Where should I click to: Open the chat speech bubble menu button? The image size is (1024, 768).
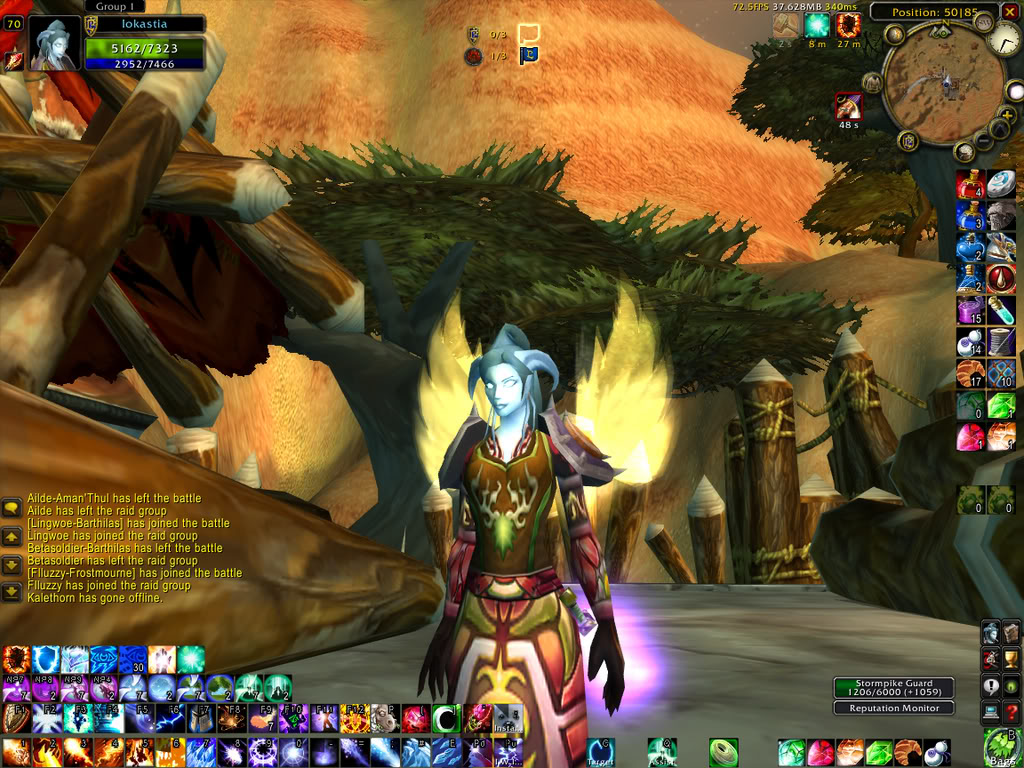pyautogui.click(x=11, y=508)
